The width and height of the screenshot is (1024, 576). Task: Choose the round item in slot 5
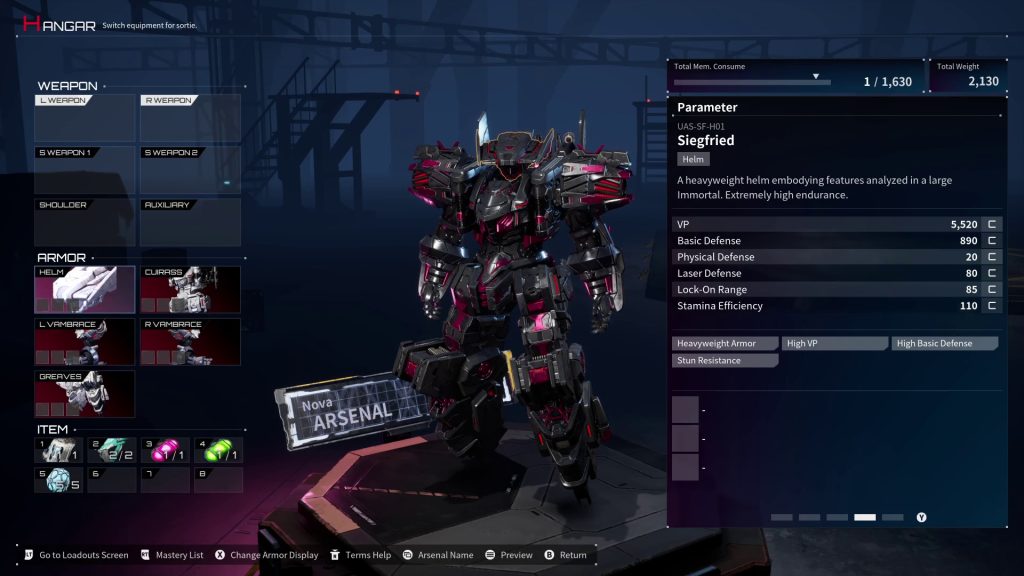tap(59, 480)
